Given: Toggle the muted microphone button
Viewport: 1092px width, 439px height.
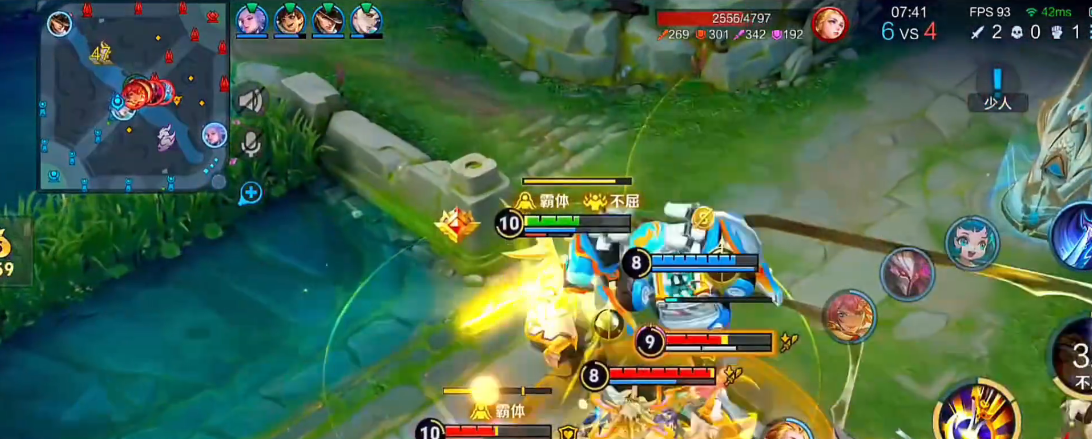Looking at the screenshot, I should [250, 144].
